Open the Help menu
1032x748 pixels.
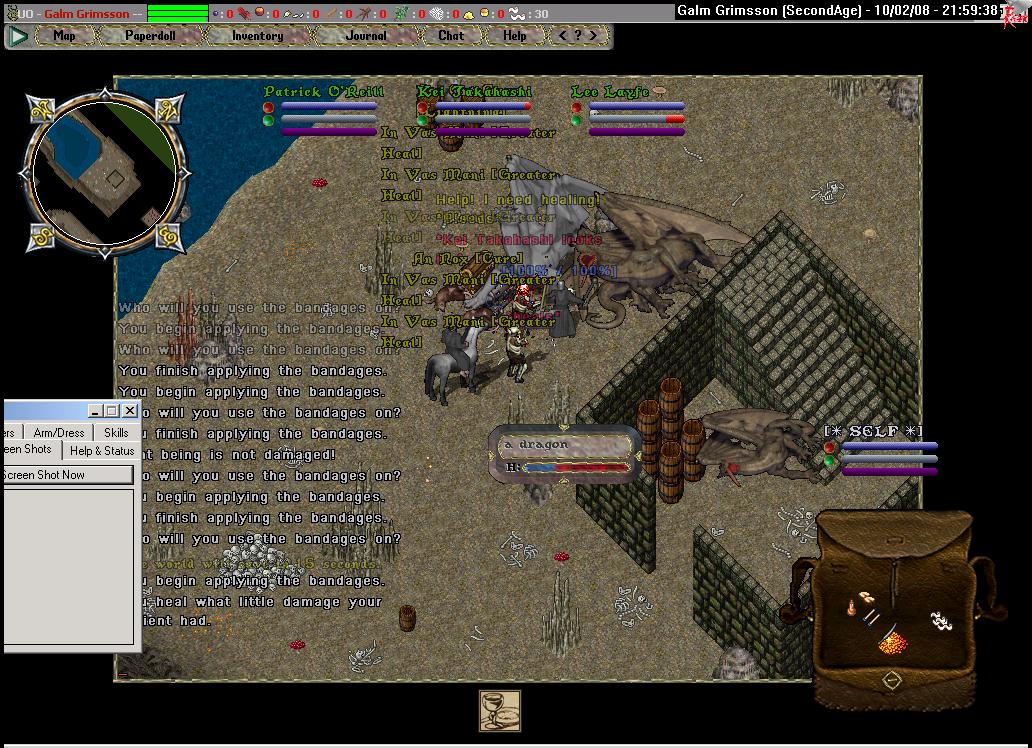point(514,36)
